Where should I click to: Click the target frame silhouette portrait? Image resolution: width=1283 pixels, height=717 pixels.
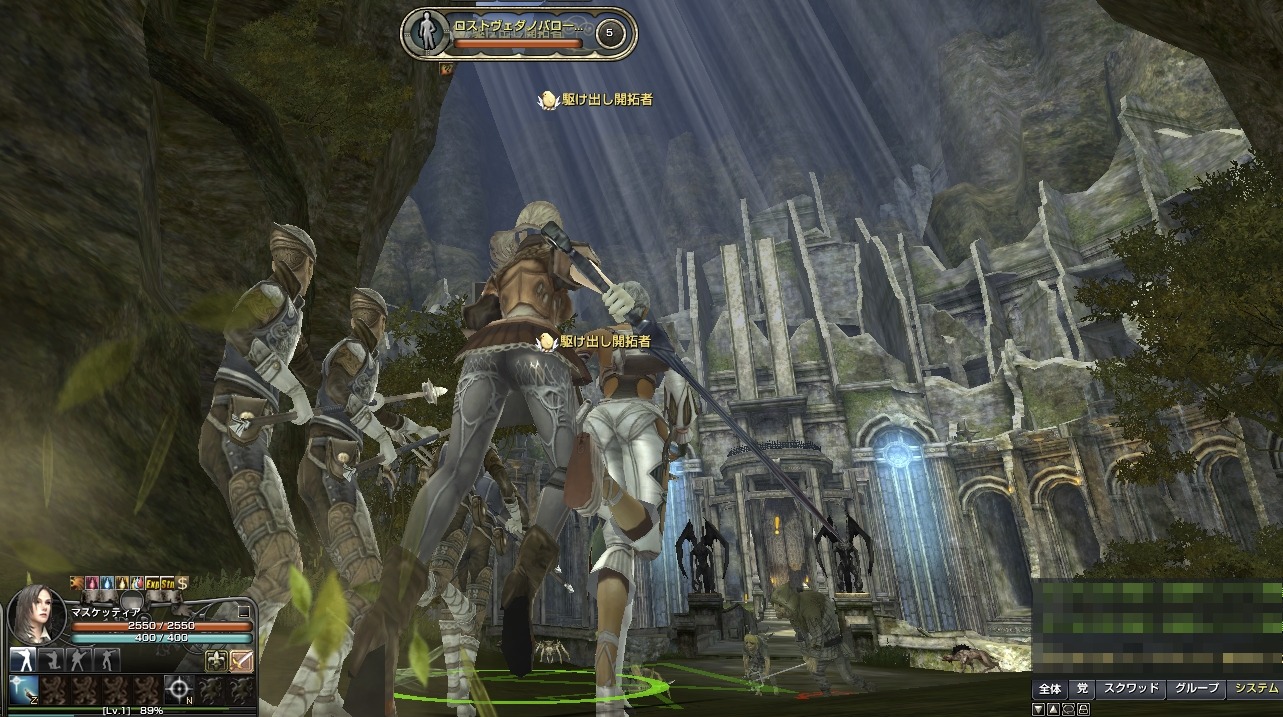[x=428, y=31]
